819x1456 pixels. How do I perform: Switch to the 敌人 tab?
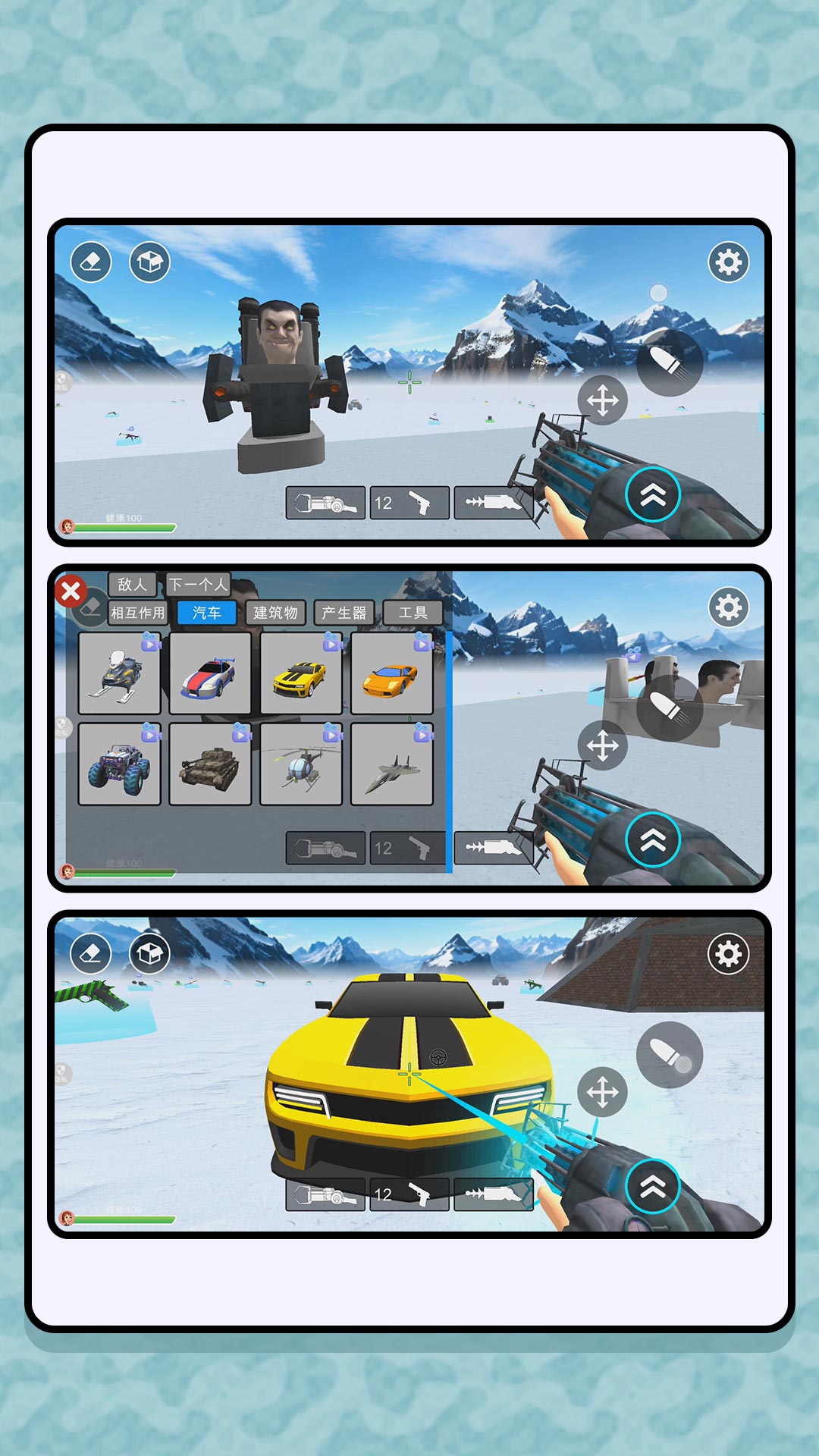(x=133, y=584)
